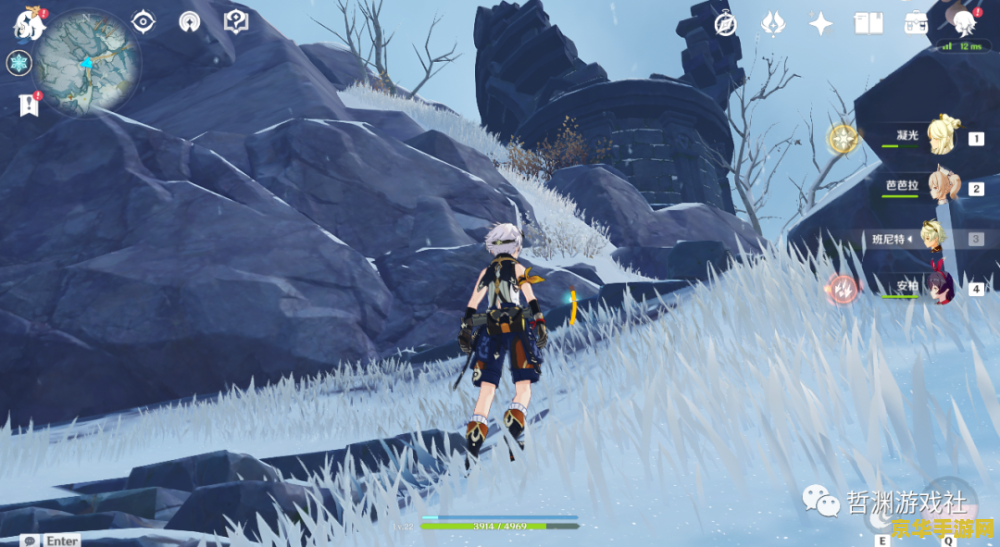Switch to party member 芭芭拉
The width and height of the screenshot is (1000, 547).
942,186
